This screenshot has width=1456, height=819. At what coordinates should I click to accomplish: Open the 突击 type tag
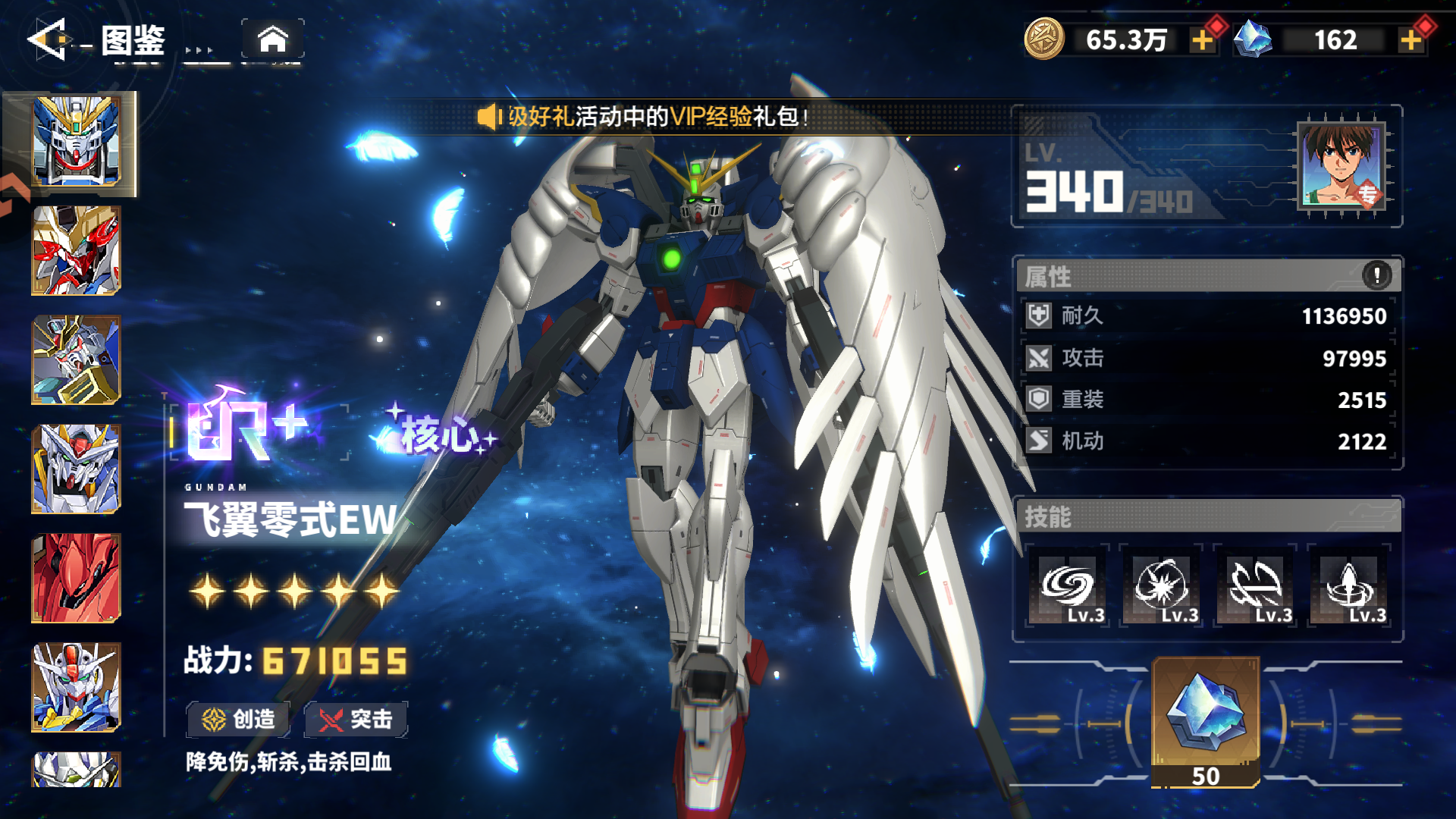pos(356,719)
